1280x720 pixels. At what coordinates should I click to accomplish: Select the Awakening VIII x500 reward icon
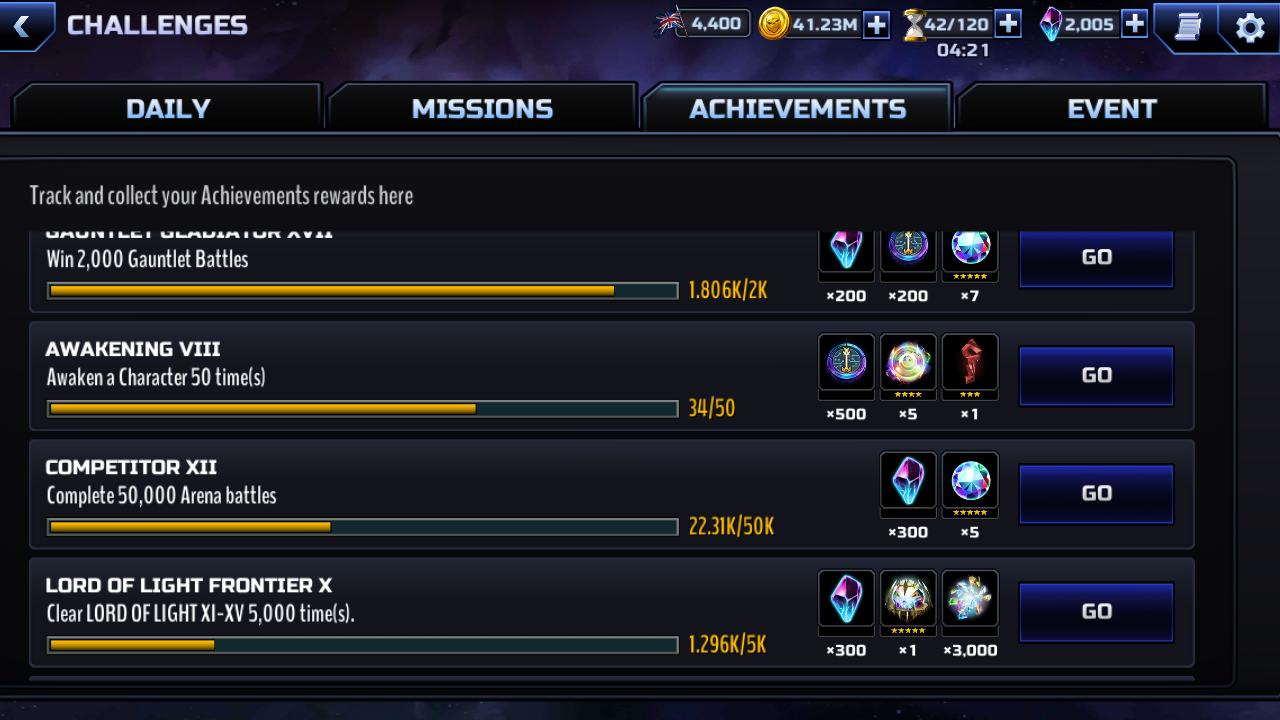coord(846,362)
